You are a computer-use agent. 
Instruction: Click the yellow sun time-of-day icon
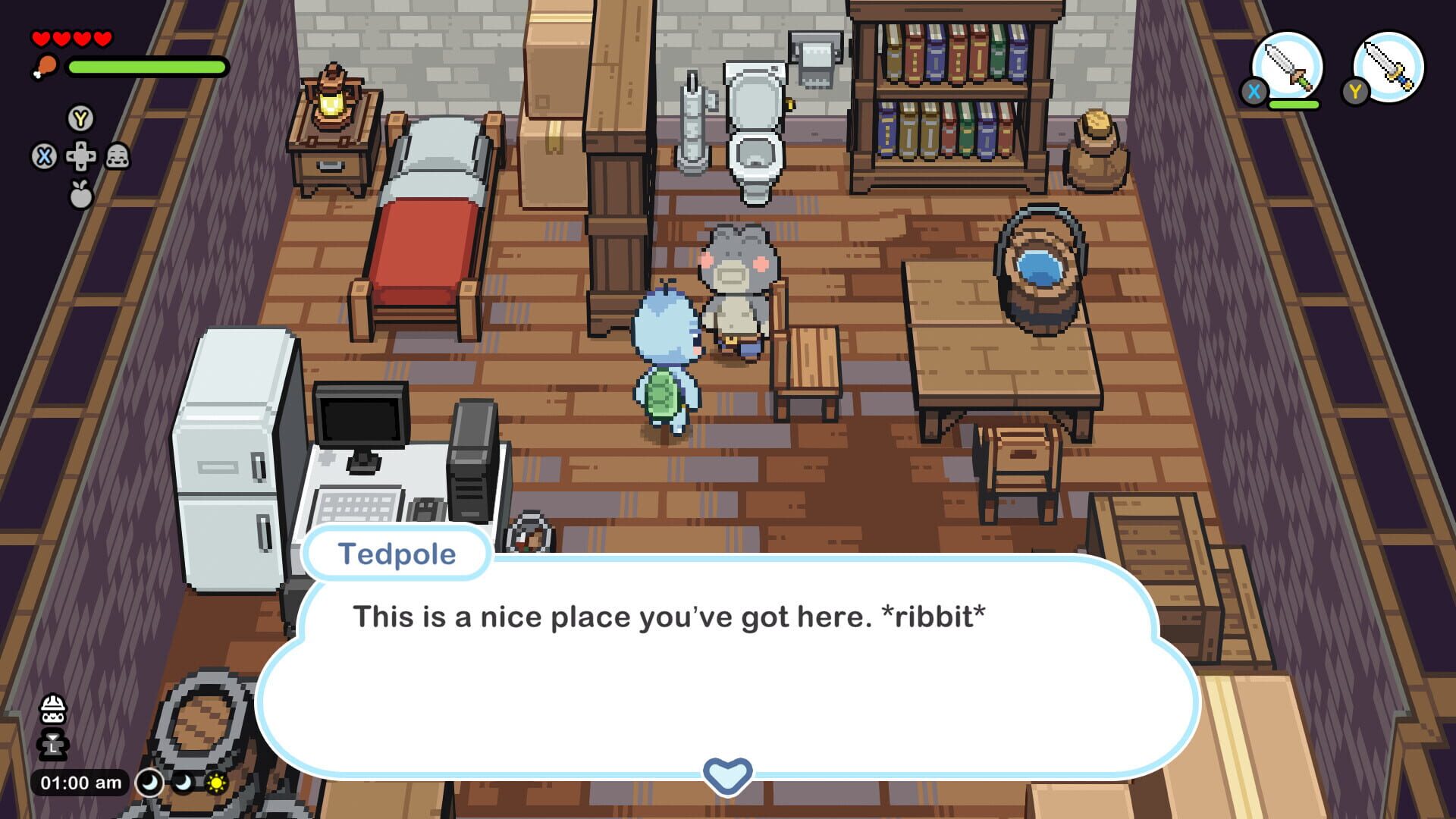217,783
